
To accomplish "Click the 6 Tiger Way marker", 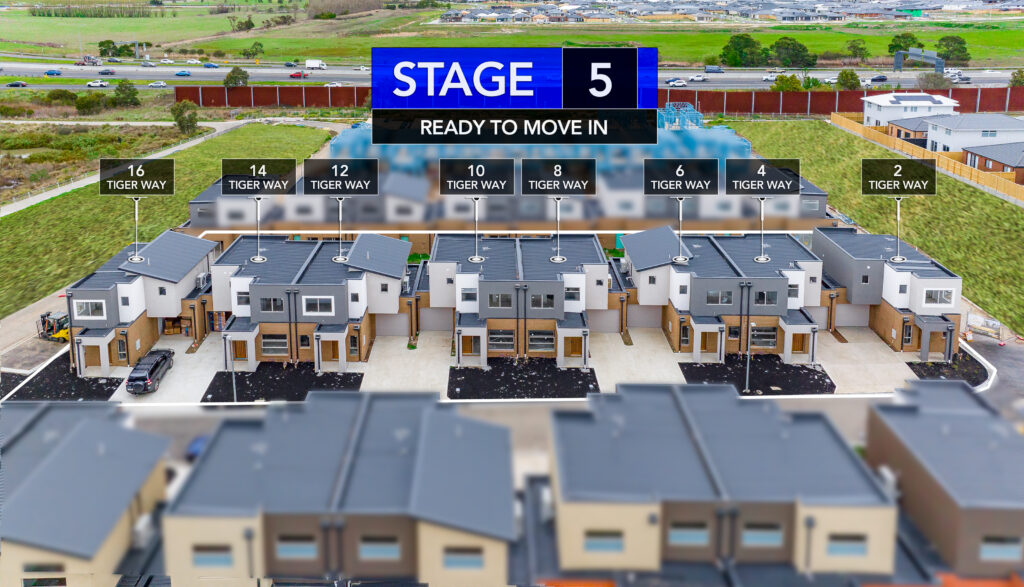I will 680,177.
